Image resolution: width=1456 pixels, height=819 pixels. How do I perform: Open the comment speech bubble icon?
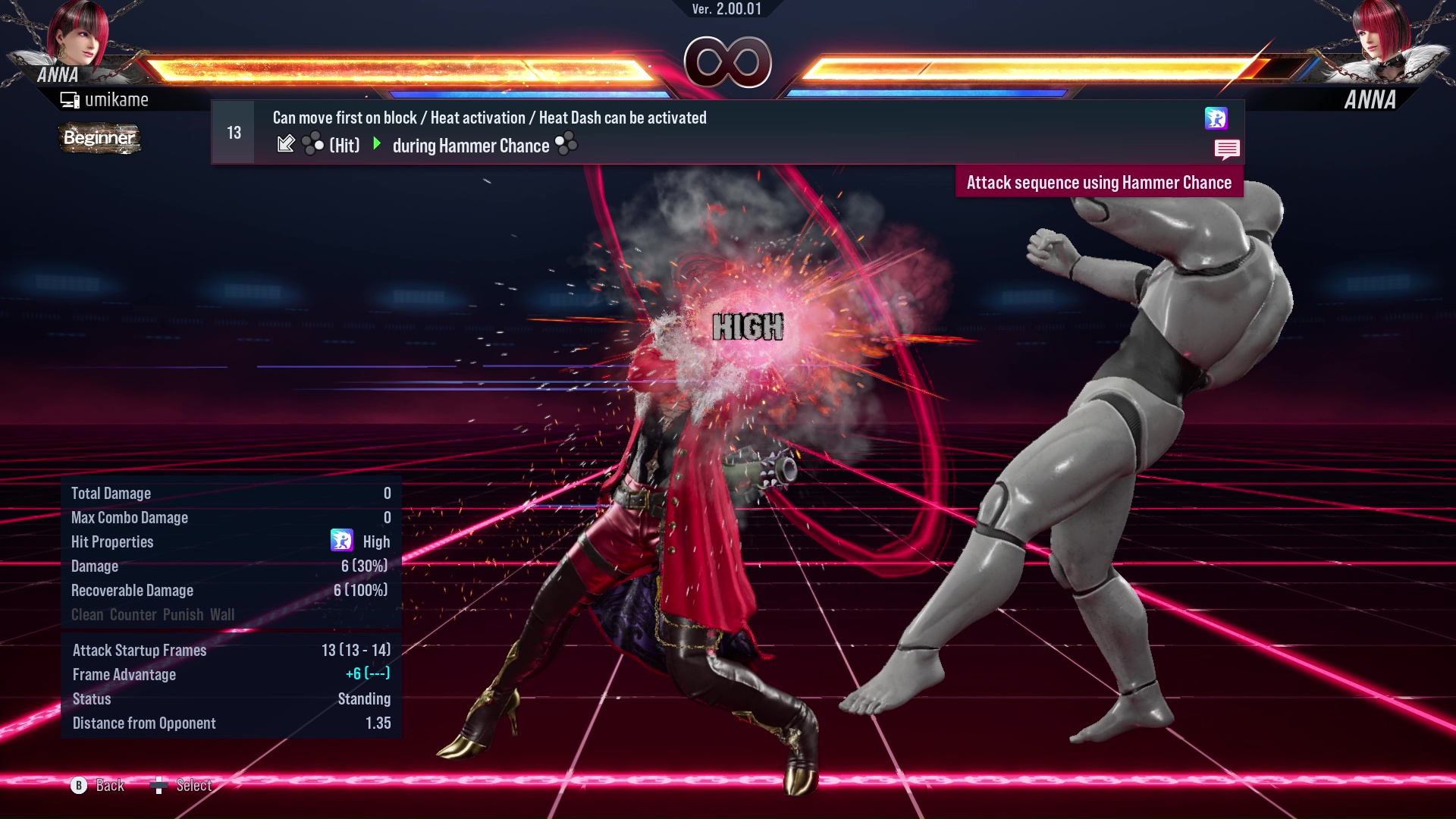1228,149
